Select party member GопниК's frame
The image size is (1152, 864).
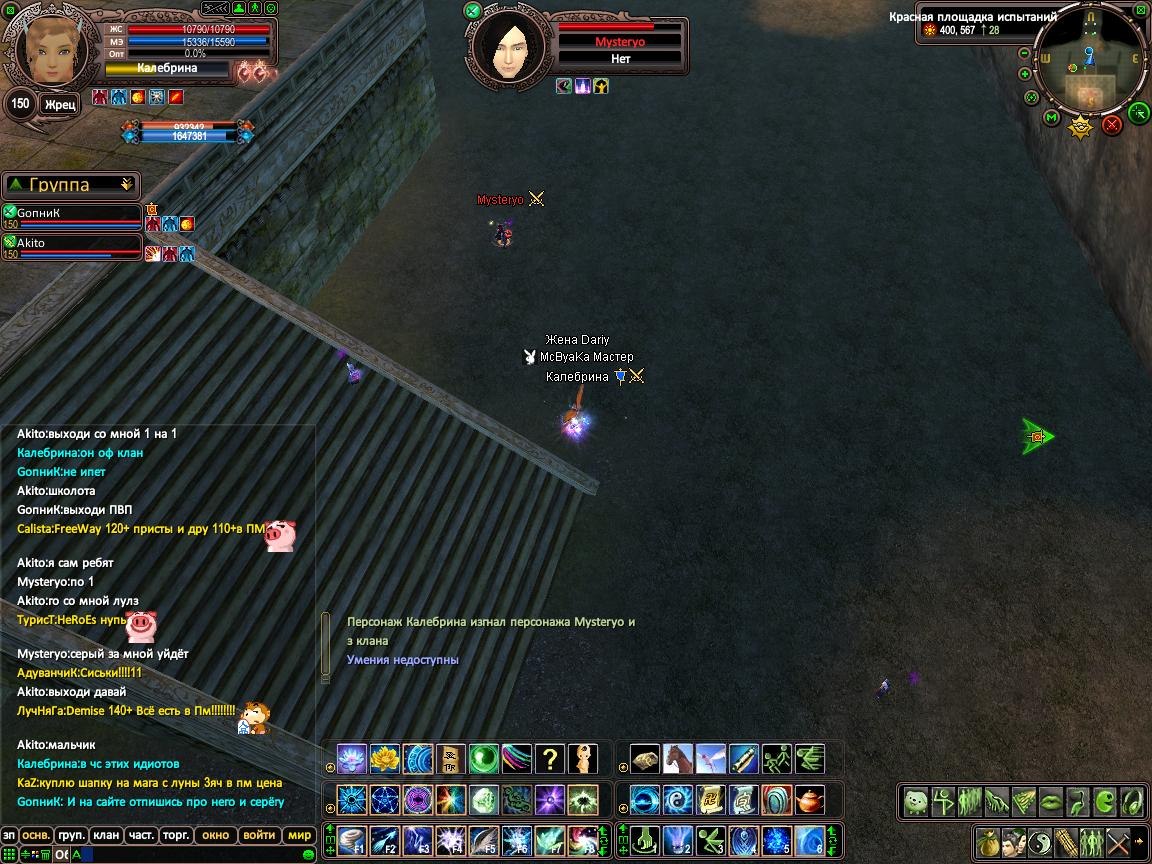[x=72, y=213]
